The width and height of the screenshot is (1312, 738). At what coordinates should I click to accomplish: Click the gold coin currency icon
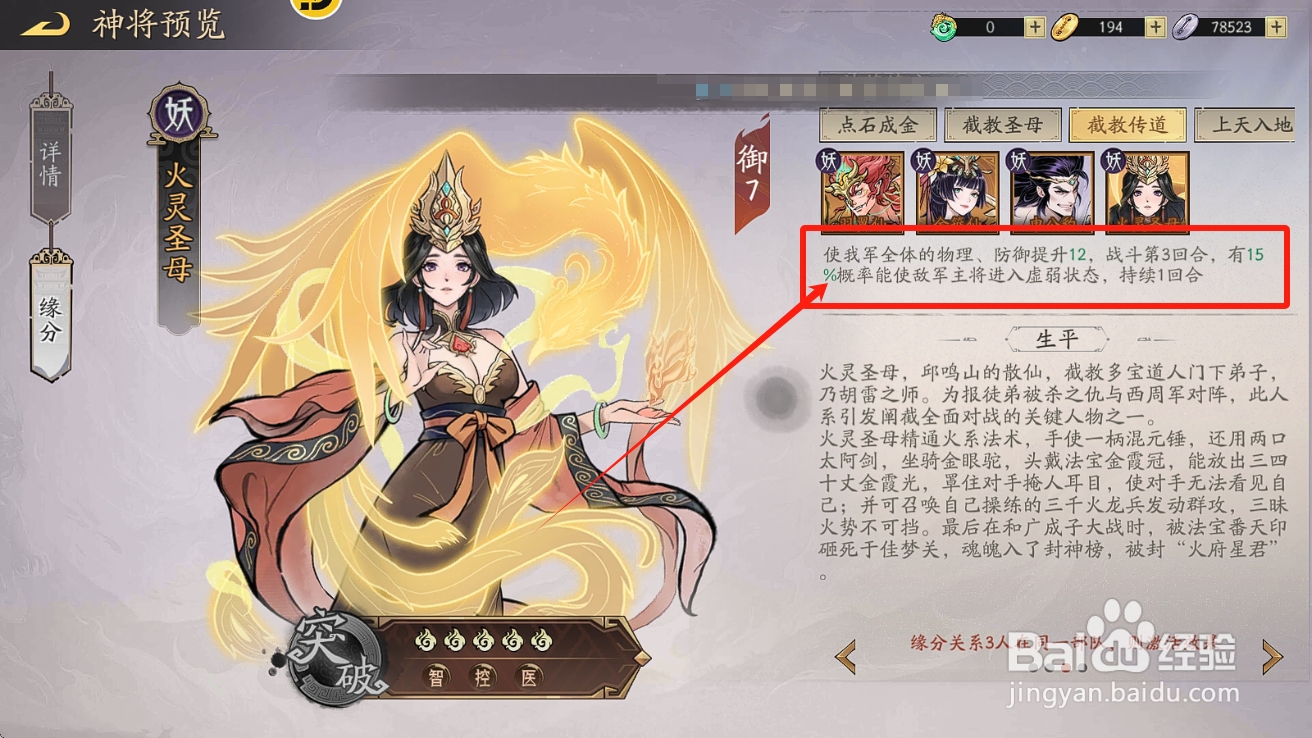(x=1066, y=26)
